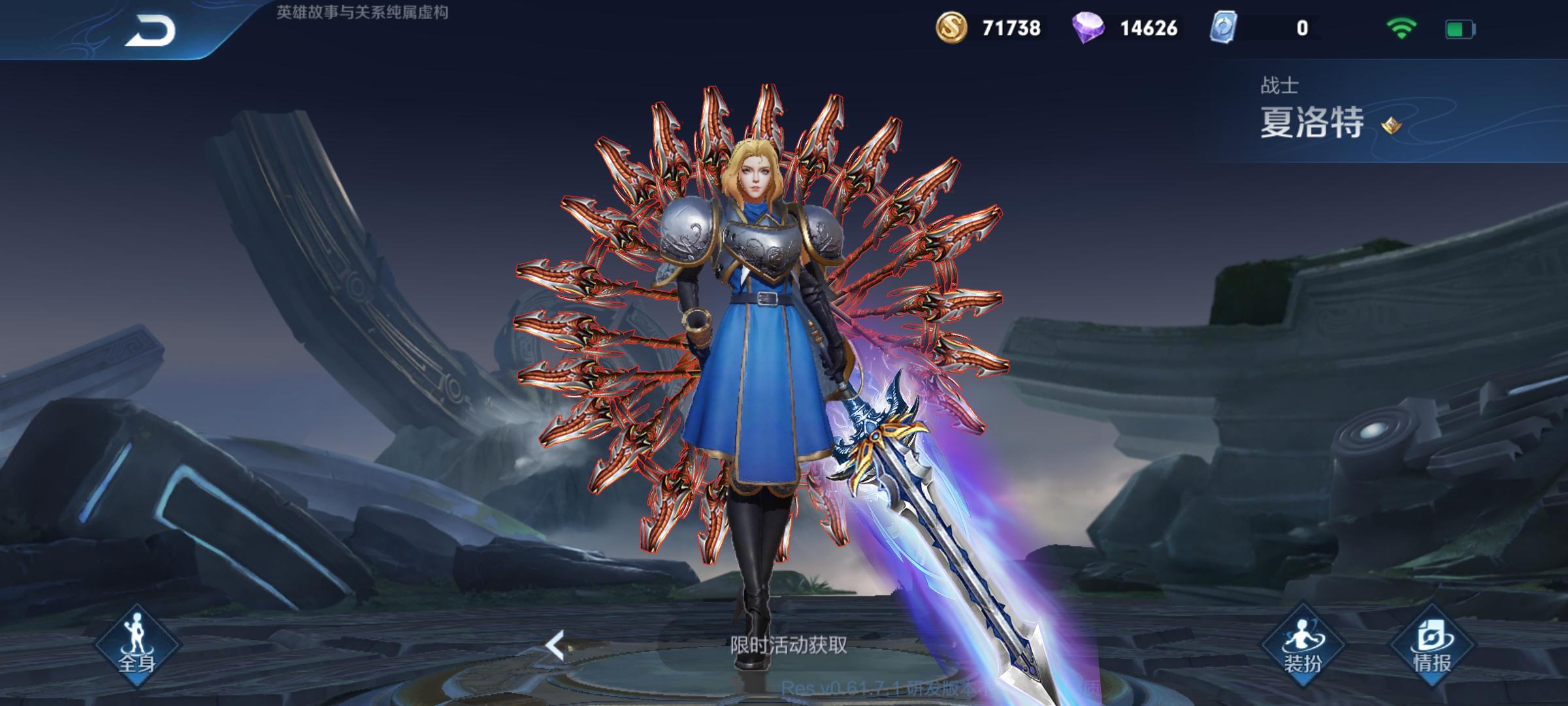
Task: Click the purple diamond currency icon
Action: click(x=1088, y=28)
